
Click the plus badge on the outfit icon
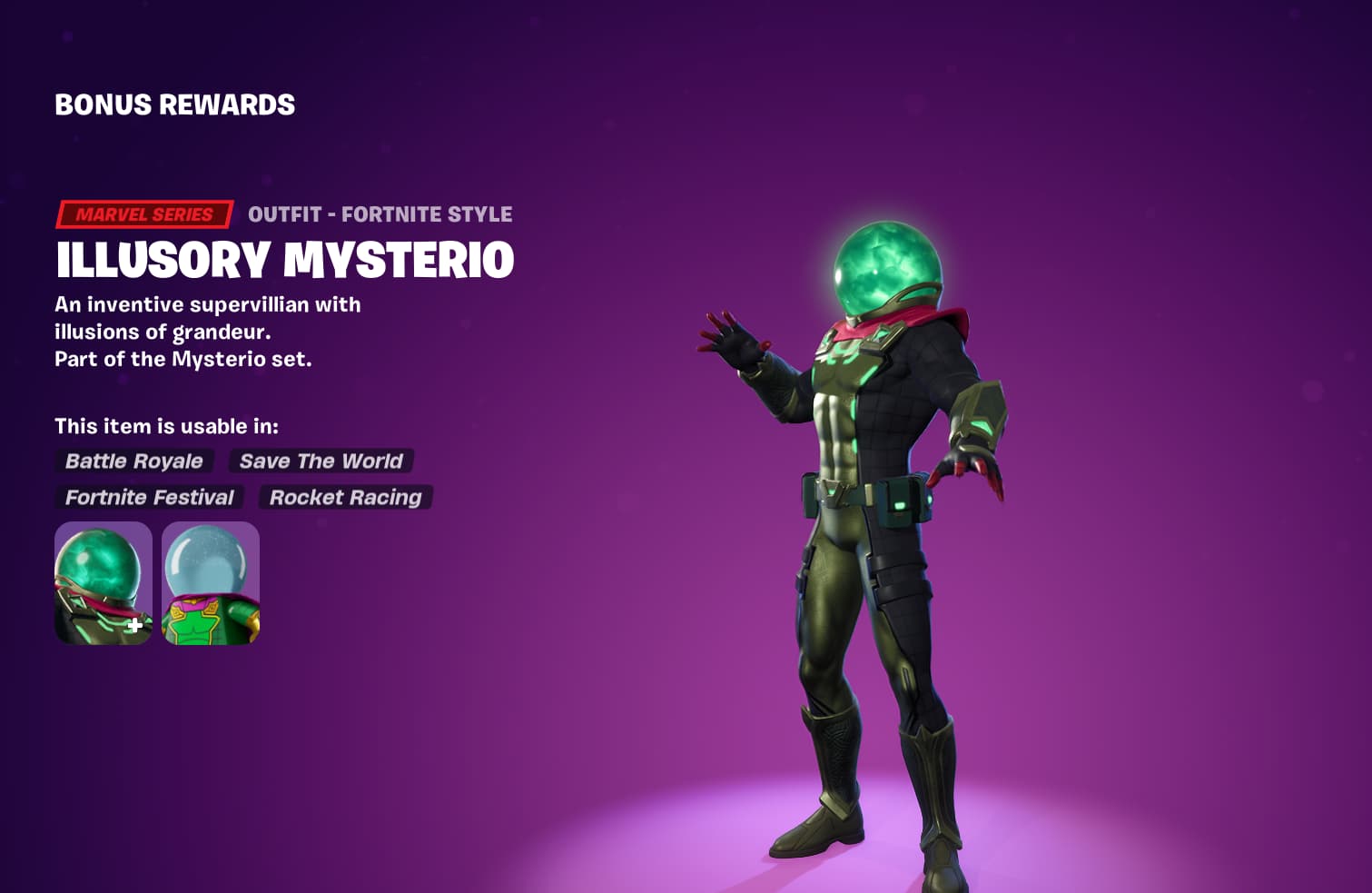[134, 623]
